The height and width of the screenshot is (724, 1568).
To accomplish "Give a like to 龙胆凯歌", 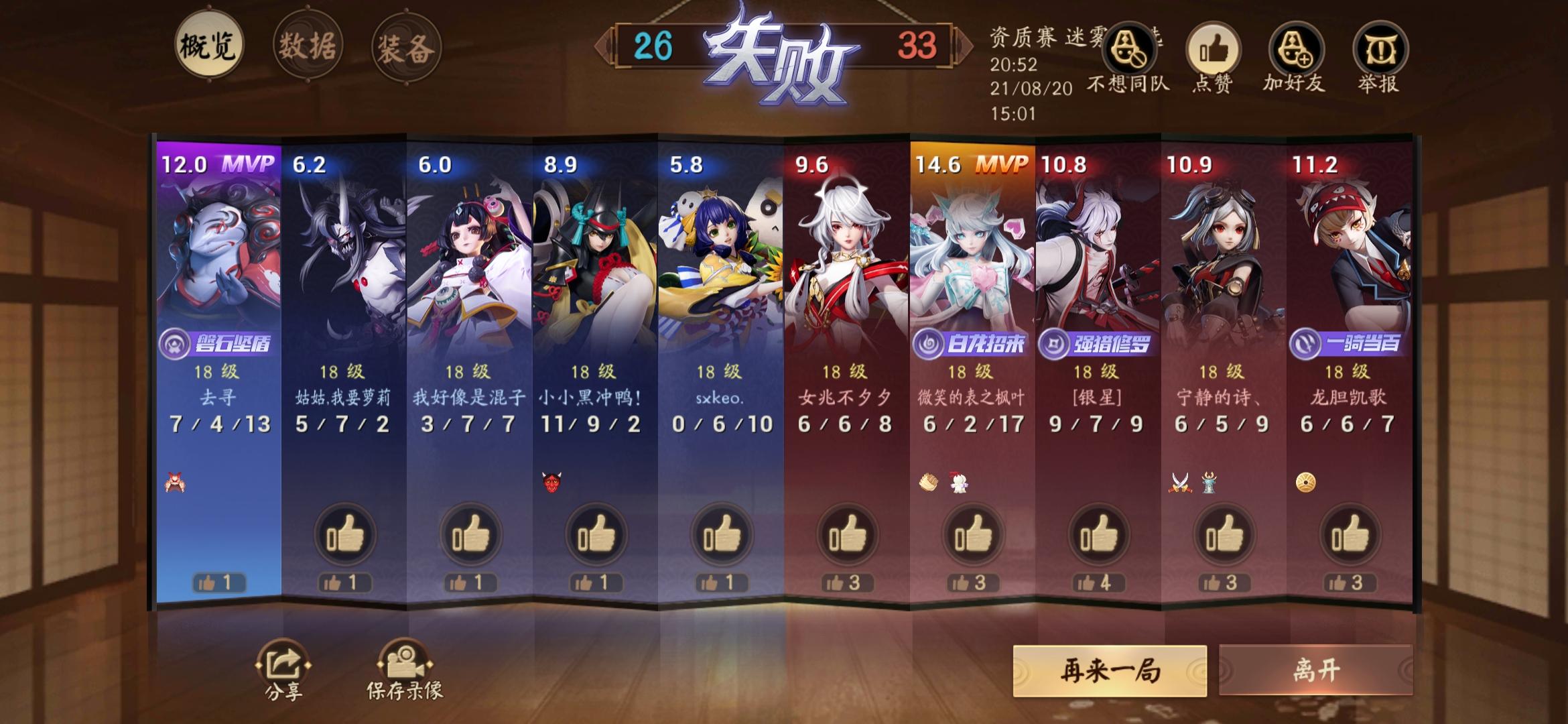I will pyautogui.click(x=1350, y=533).
